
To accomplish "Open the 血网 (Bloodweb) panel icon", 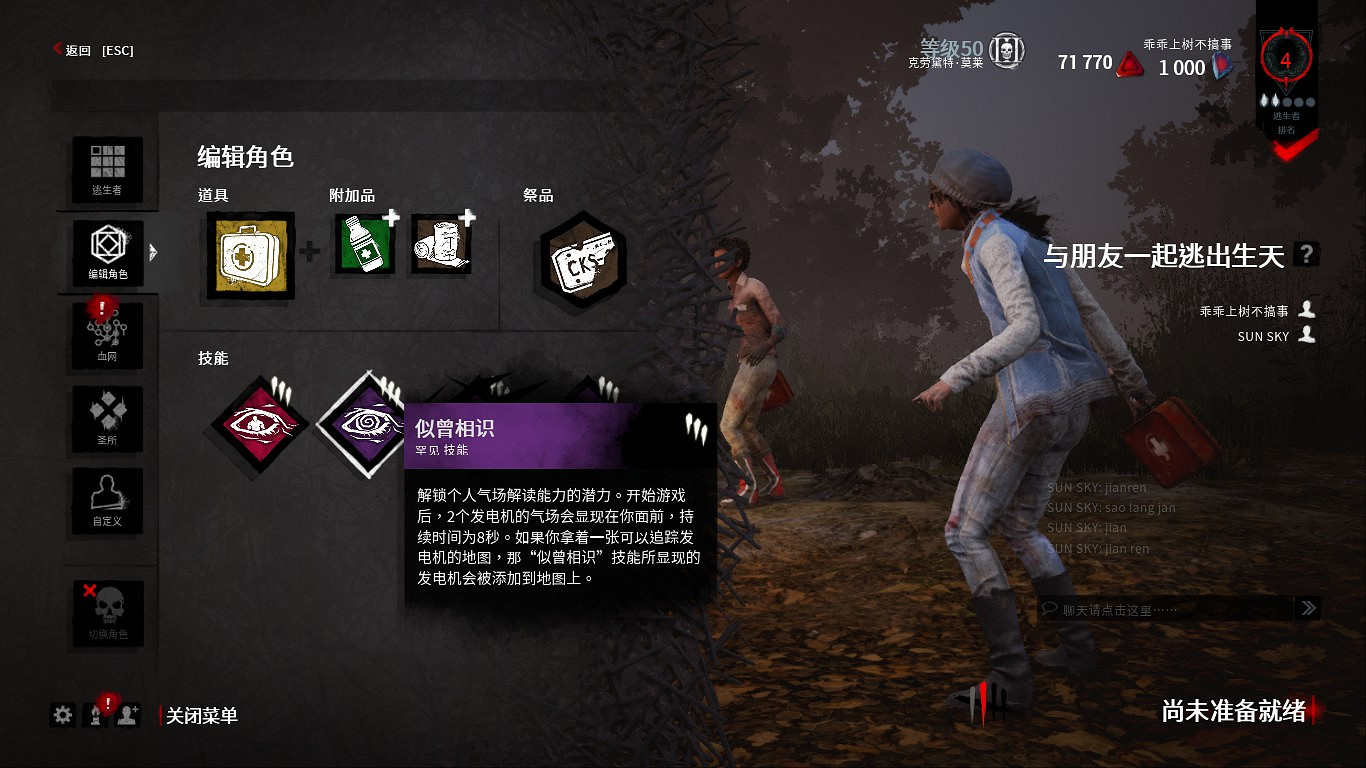I will tap(107, 335).
